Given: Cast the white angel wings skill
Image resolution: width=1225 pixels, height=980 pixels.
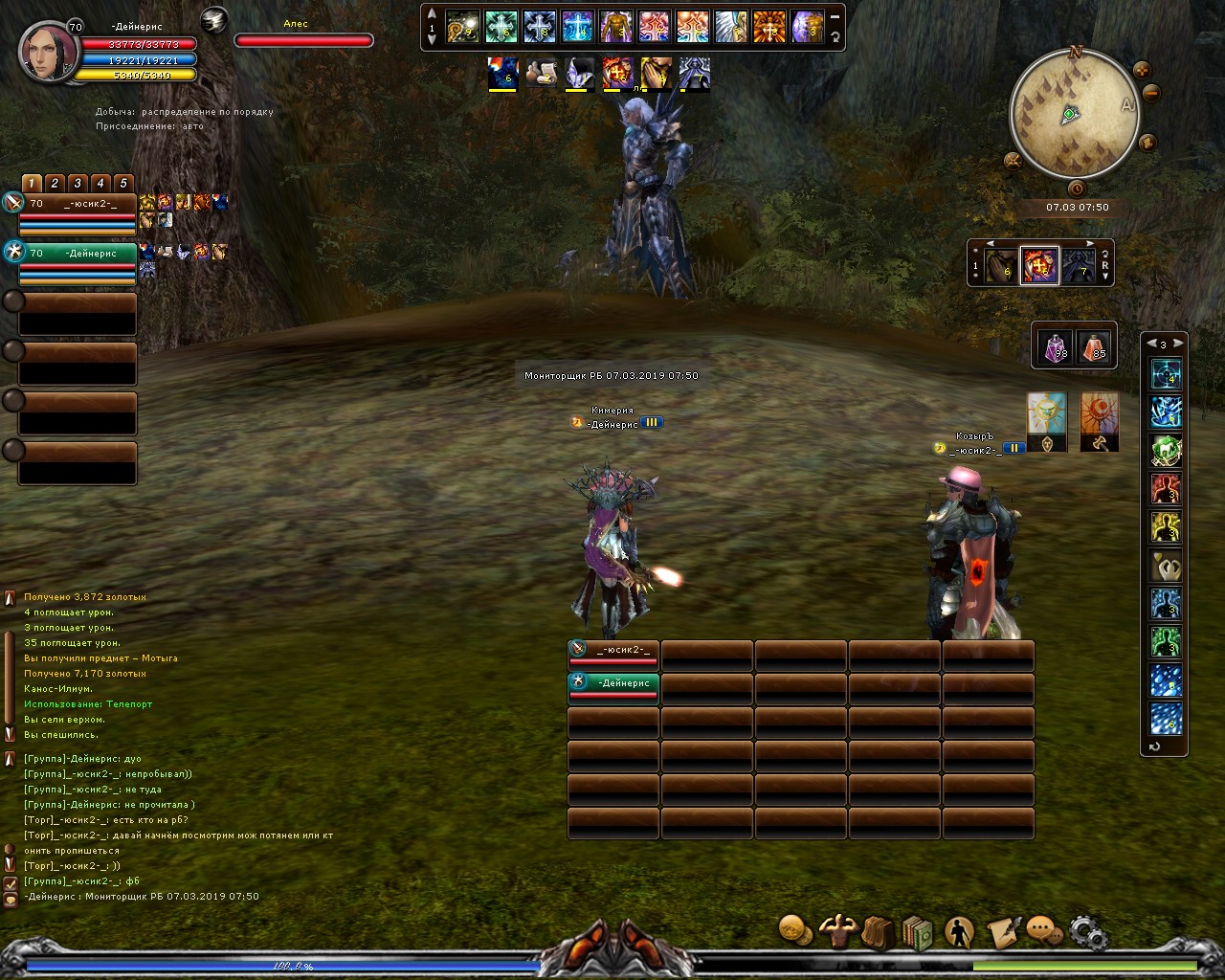Looking at the screenshot, I should 731,27.
